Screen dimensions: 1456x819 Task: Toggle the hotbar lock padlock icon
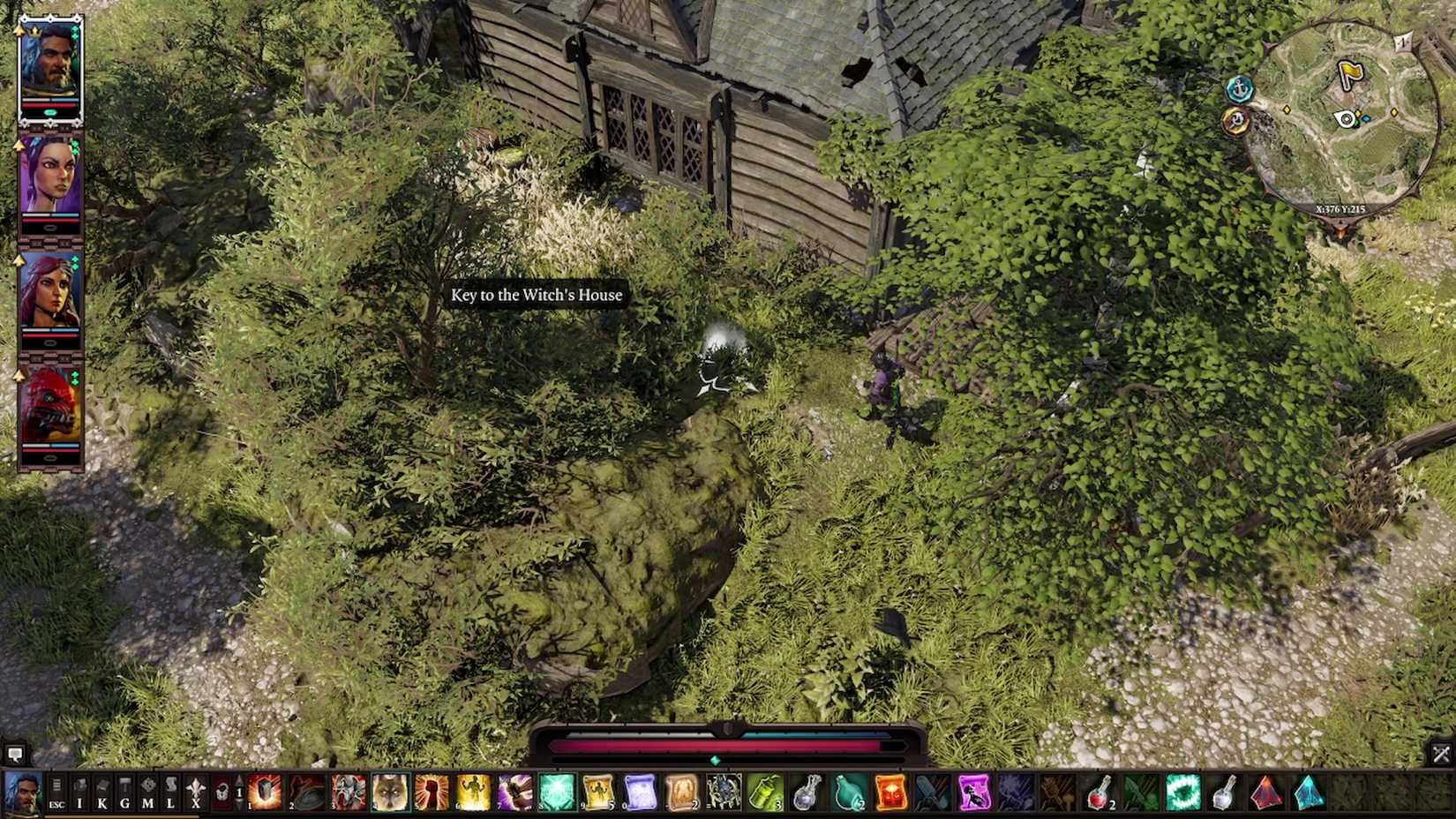[222, 793]
